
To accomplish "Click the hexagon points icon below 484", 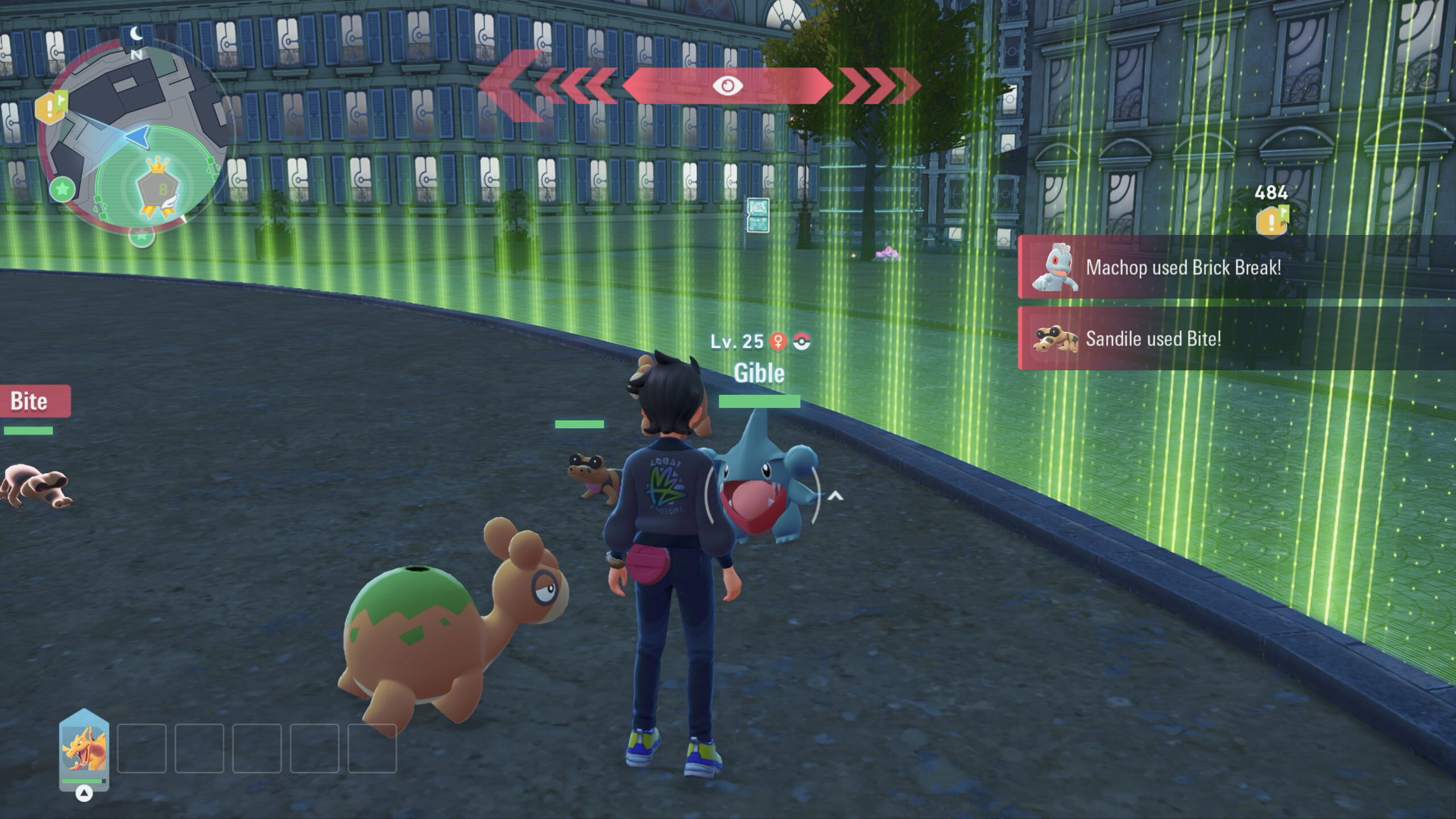I will (1271, 221).
